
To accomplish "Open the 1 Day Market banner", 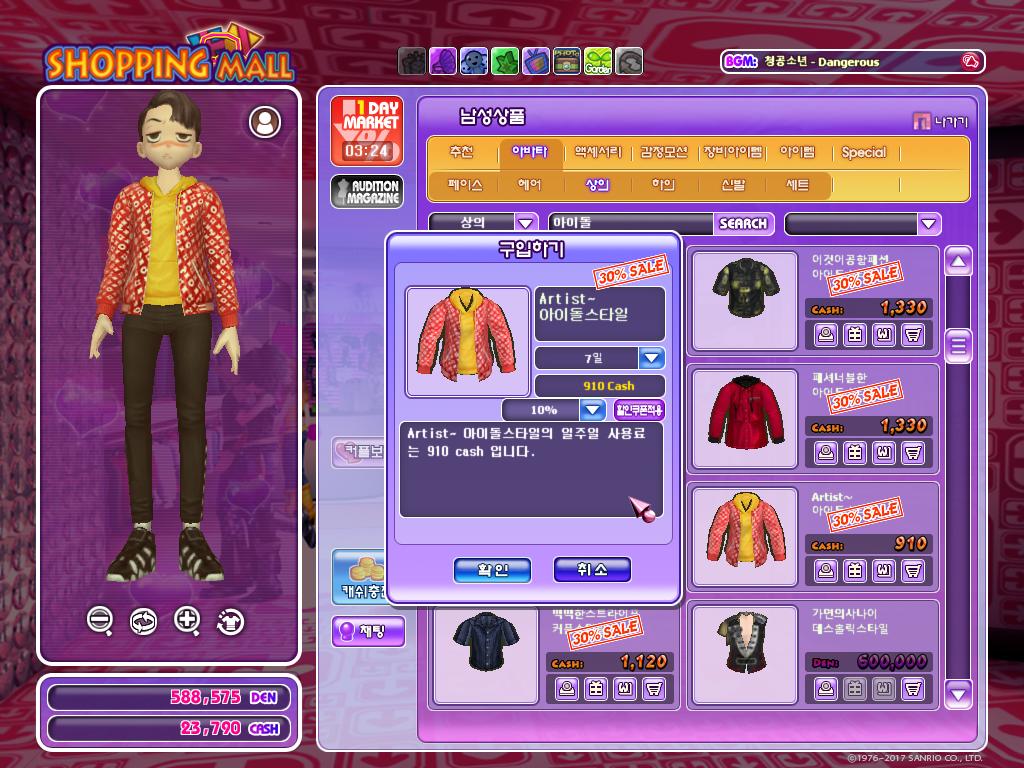I will tap(367, 130).
